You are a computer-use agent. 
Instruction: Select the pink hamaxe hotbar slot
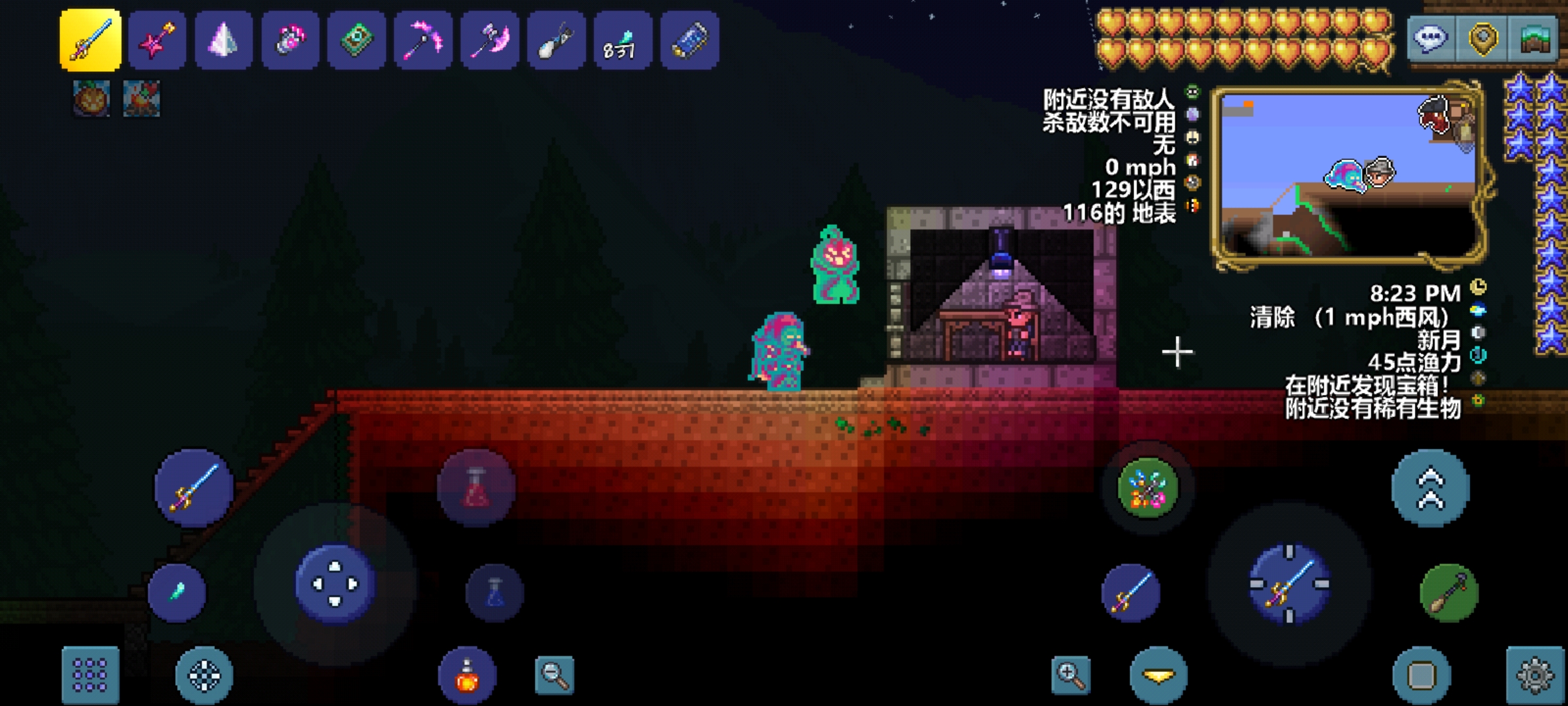[490, 41]
